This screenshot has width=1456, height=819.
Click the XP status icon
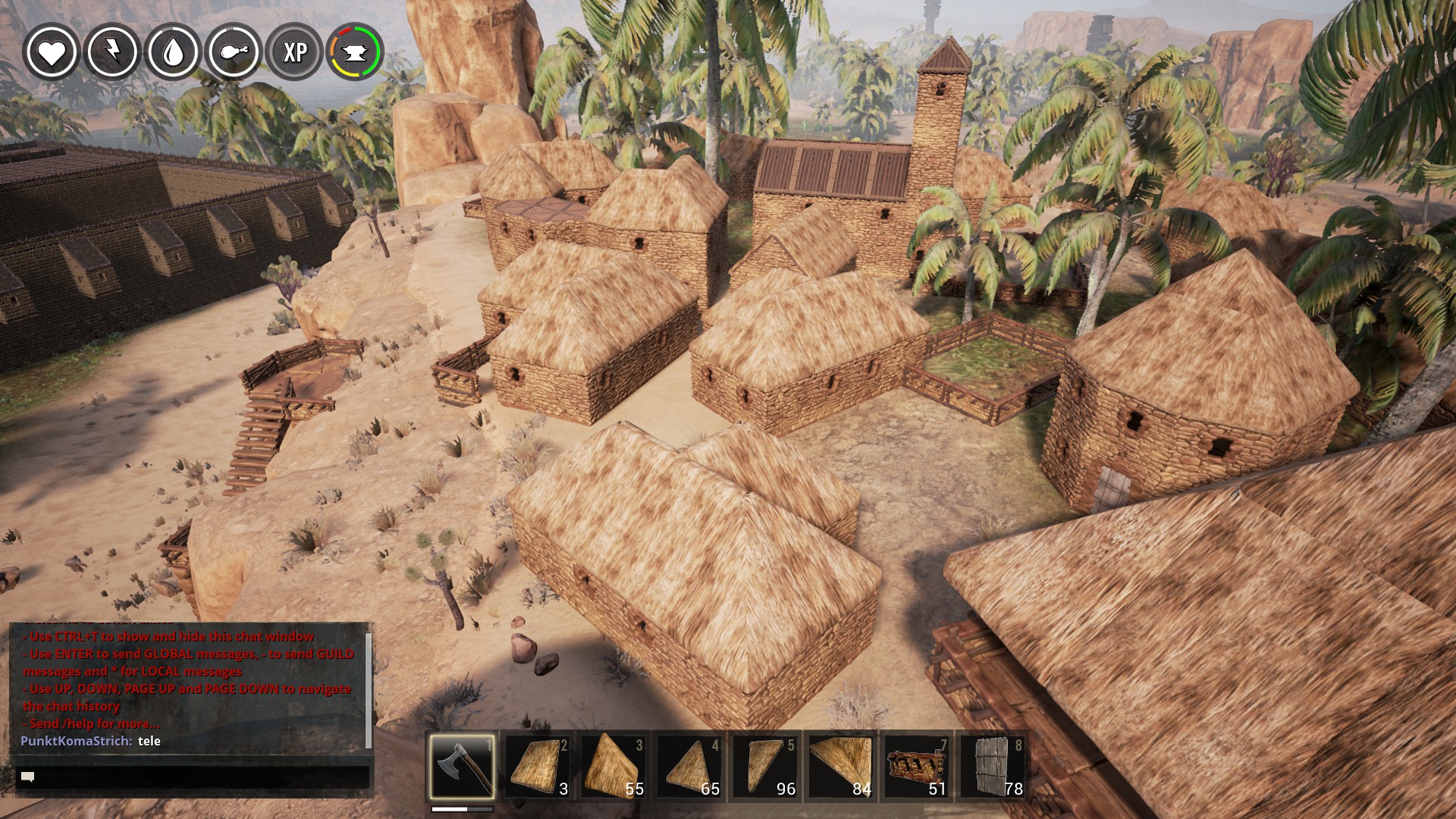click(294, 52)
